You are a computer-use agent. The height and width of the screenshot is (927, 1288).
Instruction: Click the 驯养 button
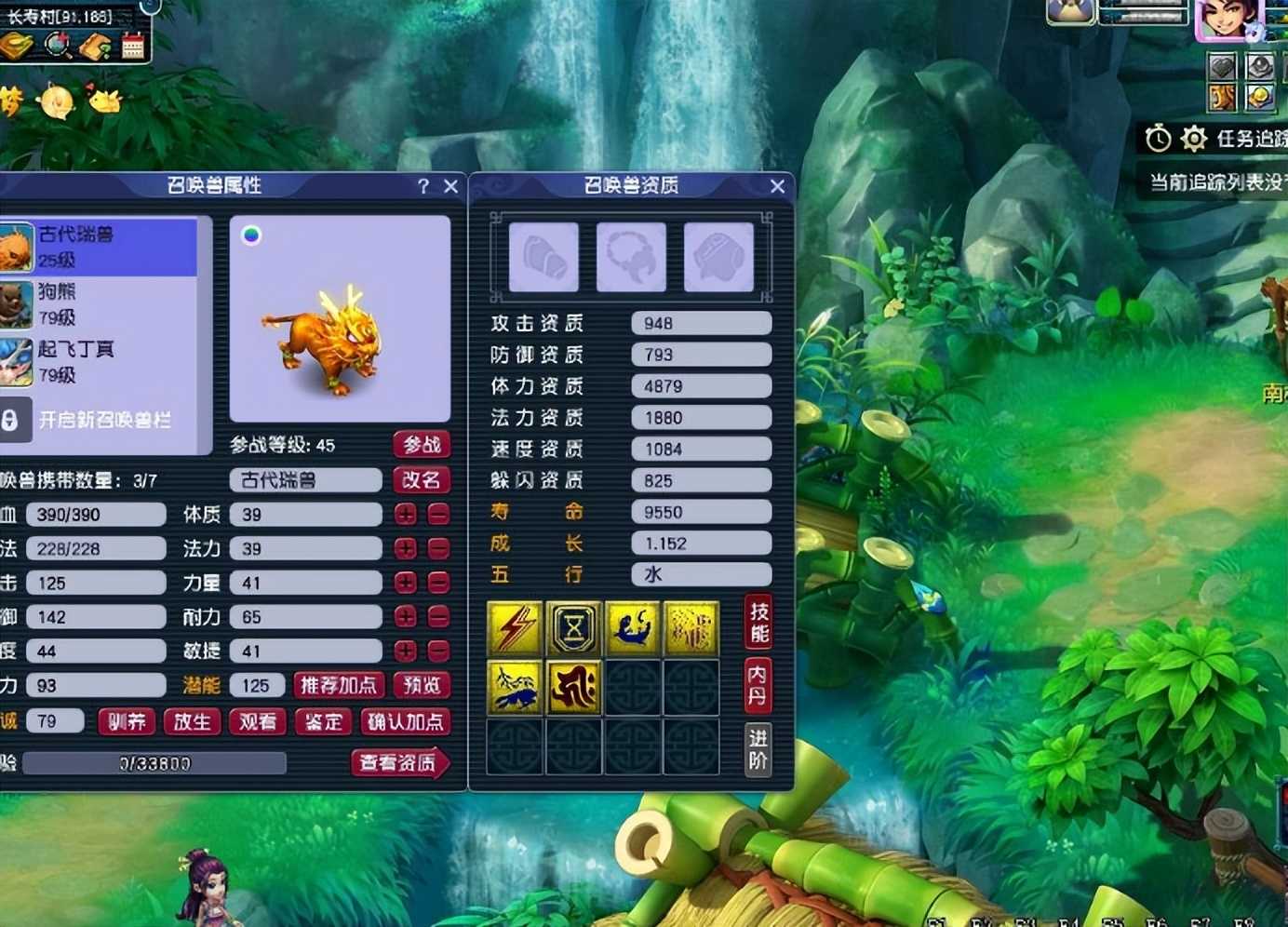(127, 722)
